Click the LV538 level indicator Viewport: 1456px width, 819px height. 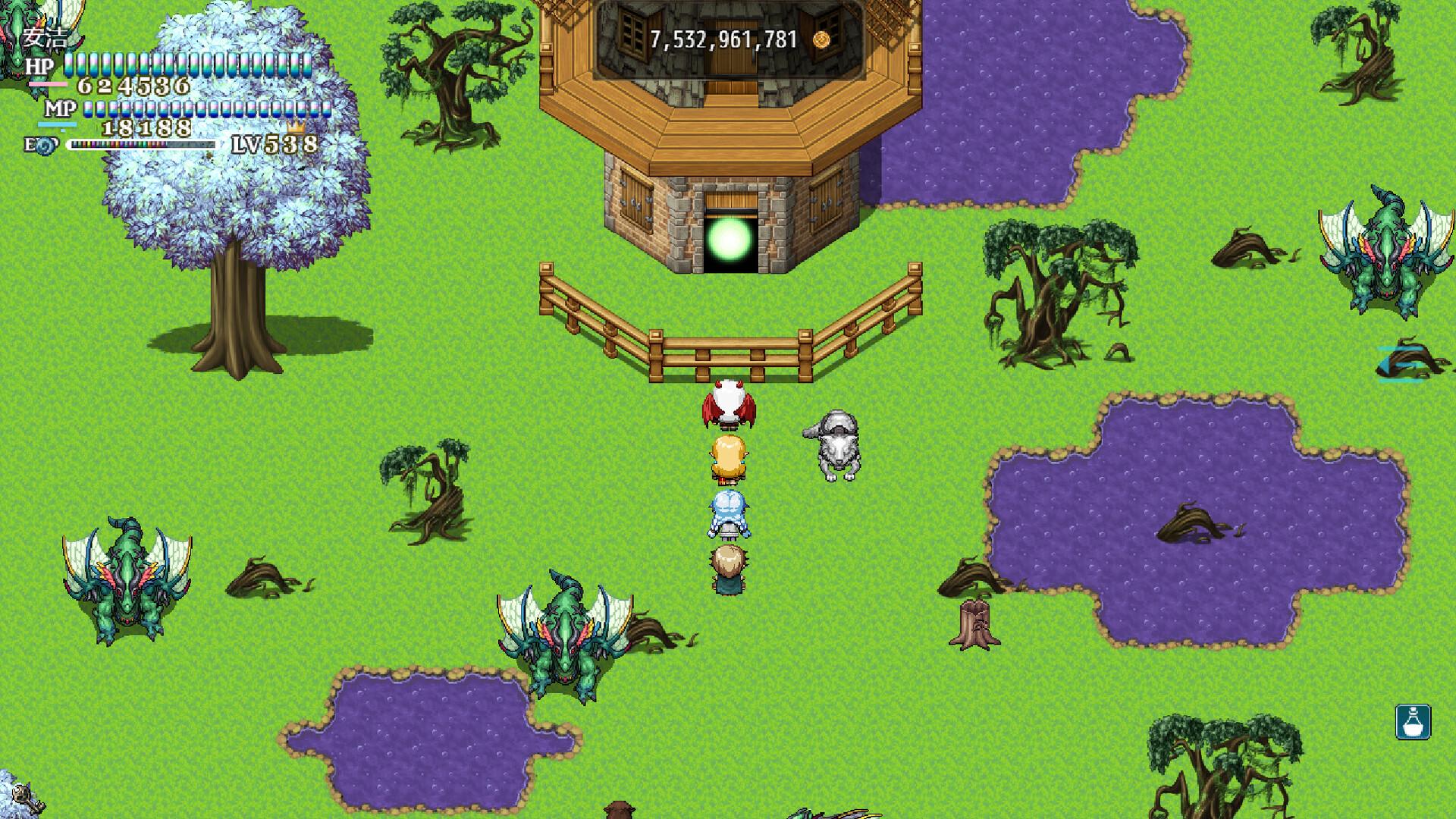point(275,144)
